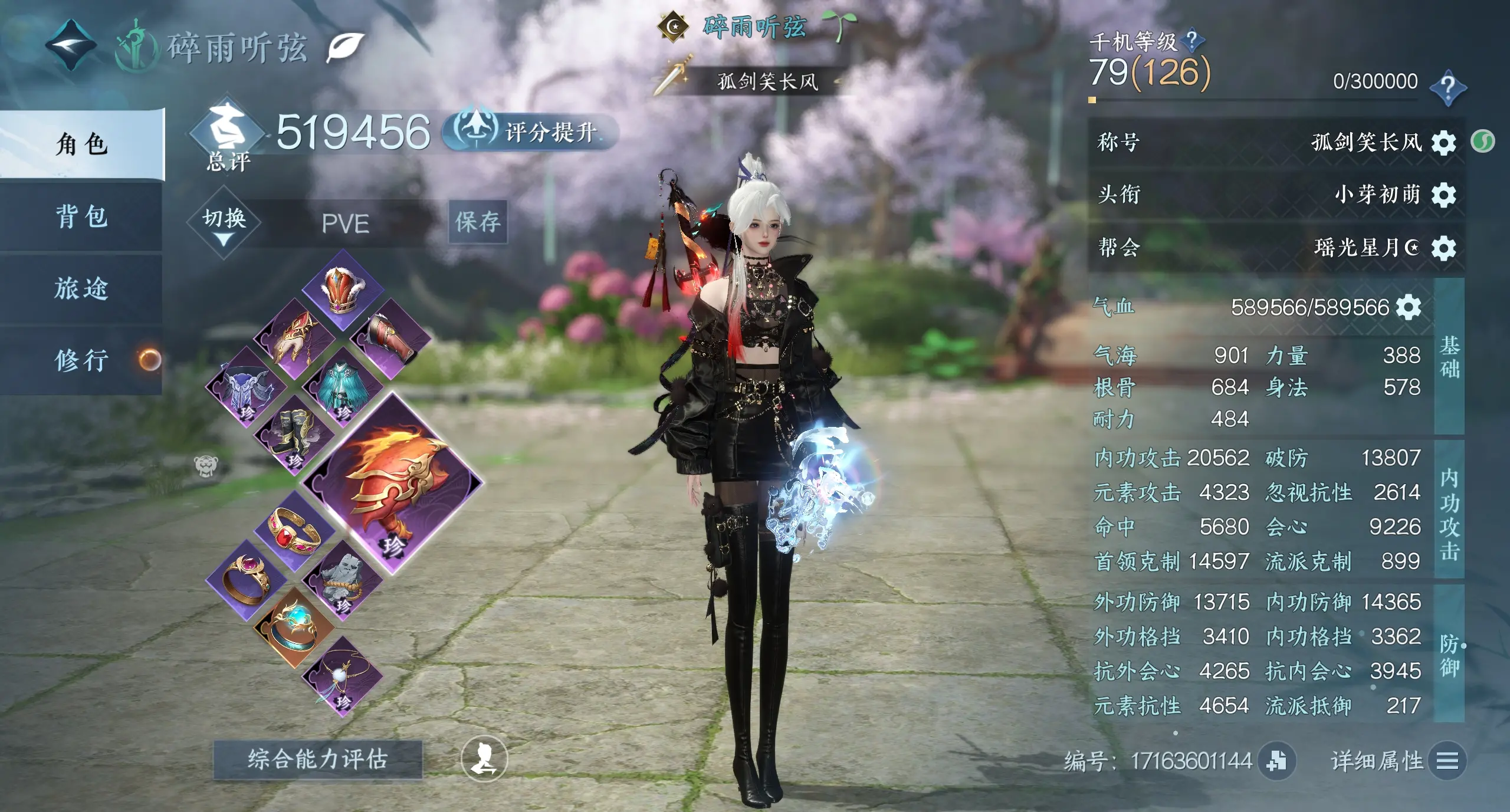Click the gear beside 头衔 小芽初萌

click(1443, 195)
